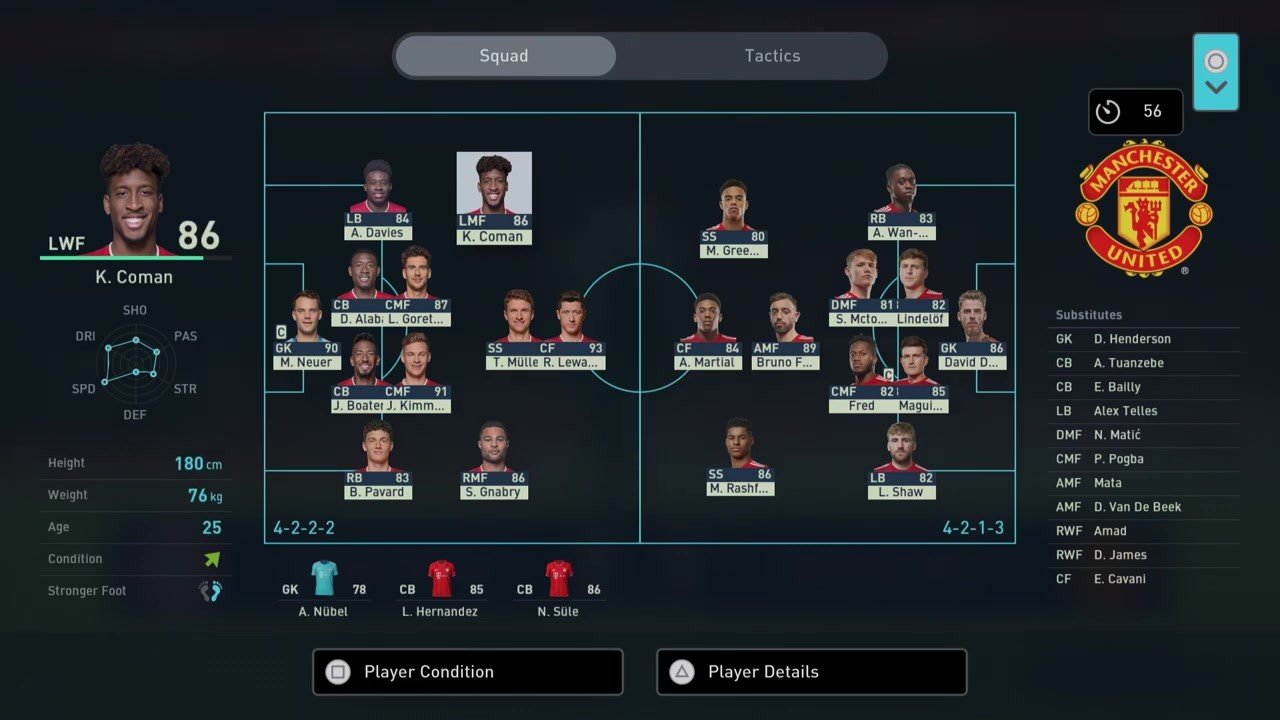Select P. Pogba in the substitutes list
Viewport: 1280px width, 720px height.
tap(1118, 459)
